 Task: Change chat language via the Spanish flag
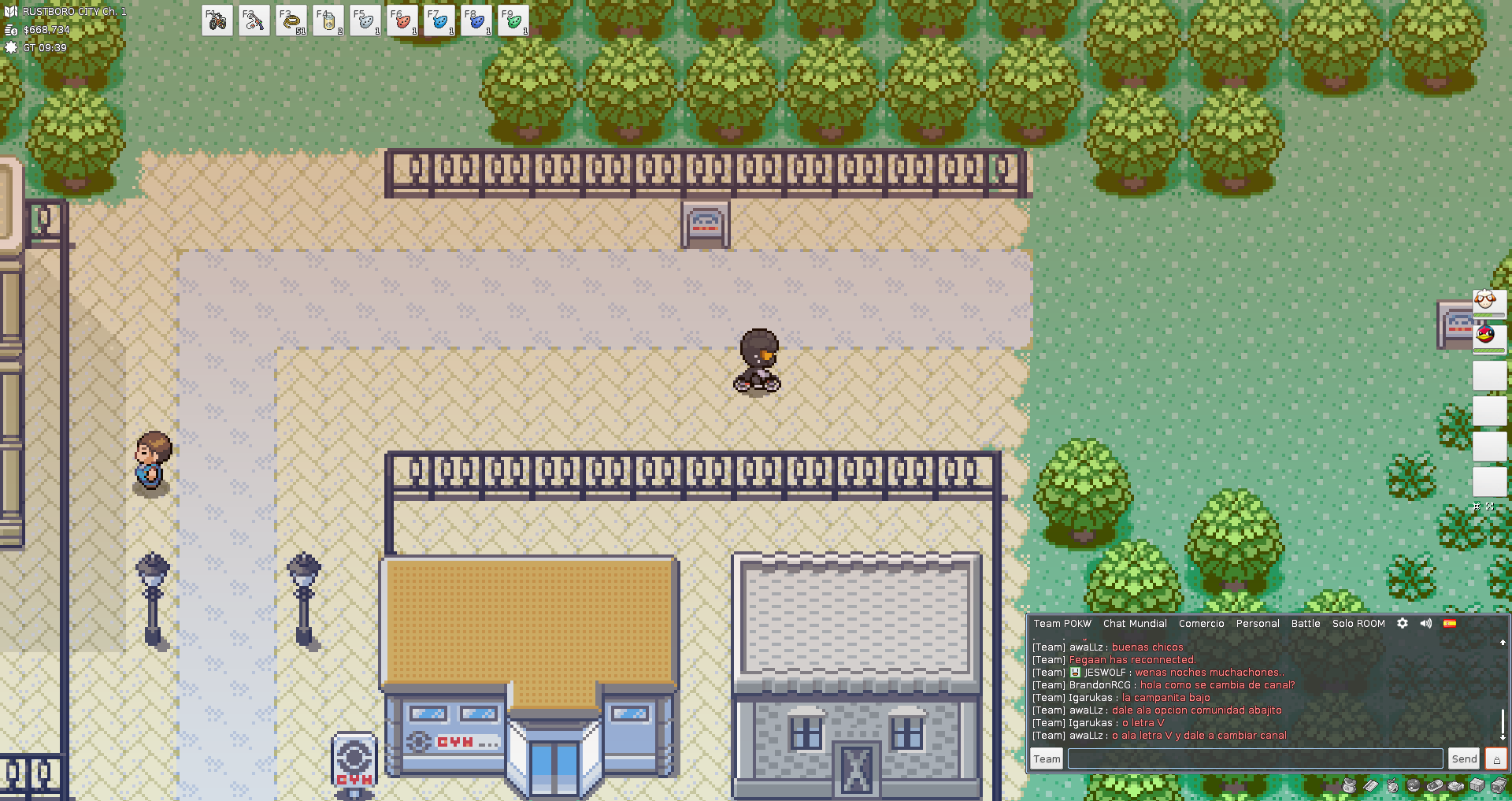point(1450,623)
